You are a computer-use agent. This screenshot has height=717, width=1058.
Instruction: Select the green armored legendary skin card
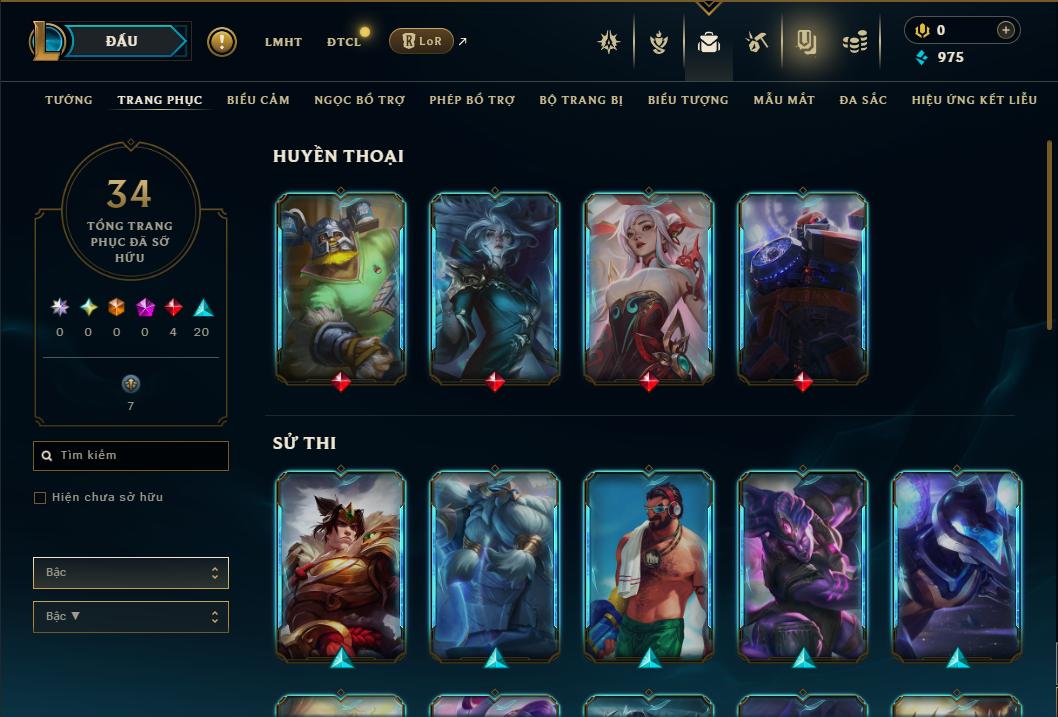tap(341, 286)
